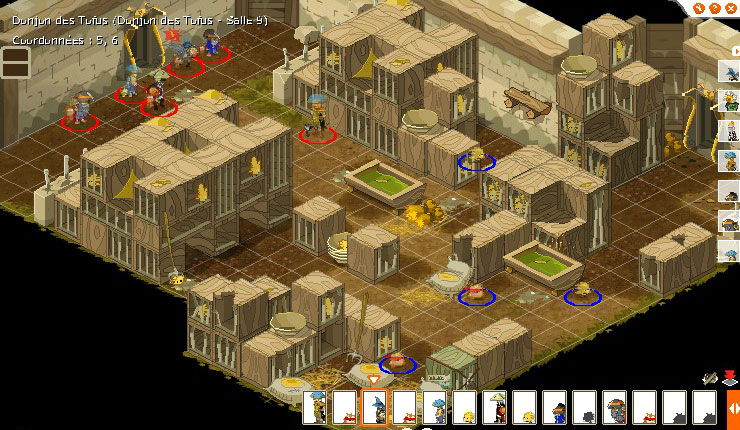Expand side panel using the small orange arrow
This screenshot has height=430, width=740.
(x=736, y=50)
